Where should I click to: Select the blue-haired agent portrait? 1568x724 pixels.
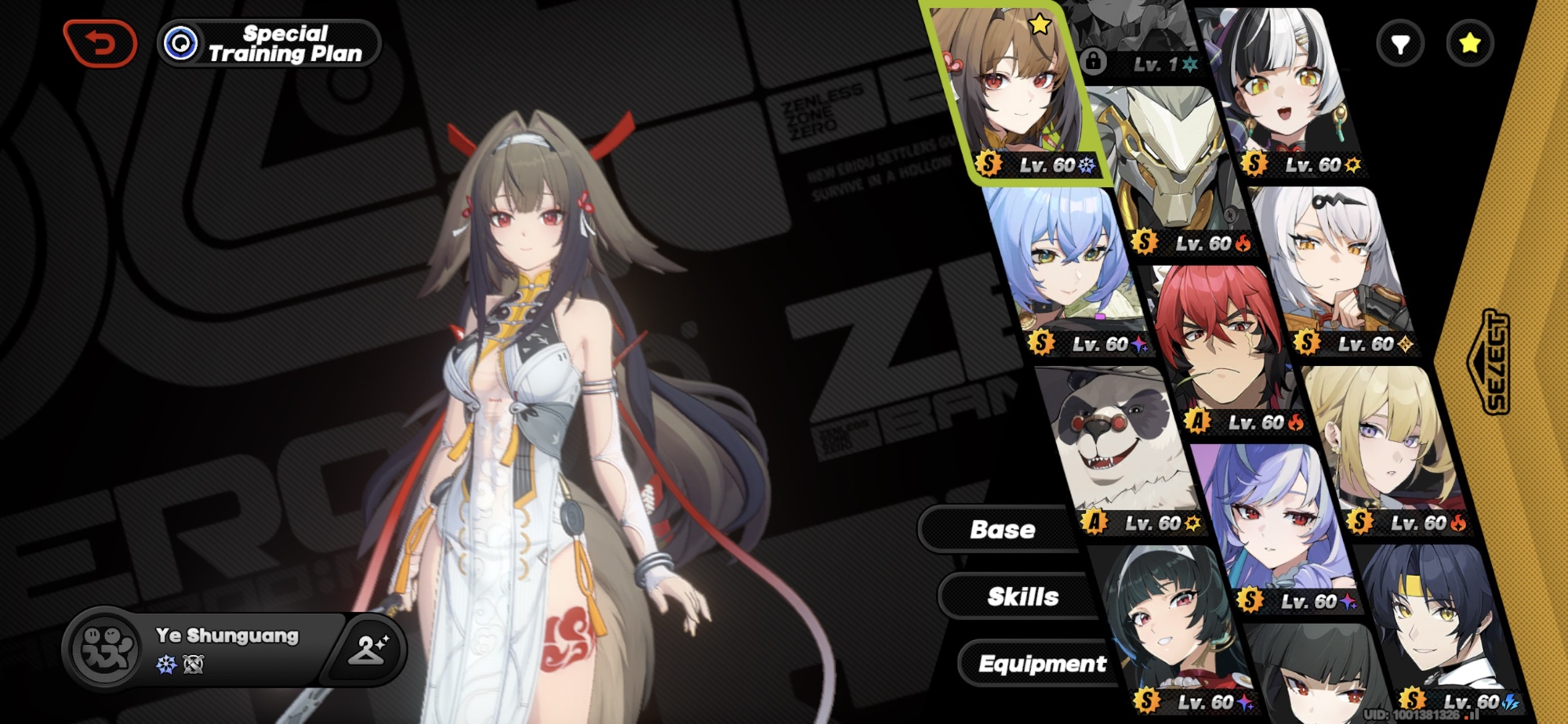point(1066,266)
